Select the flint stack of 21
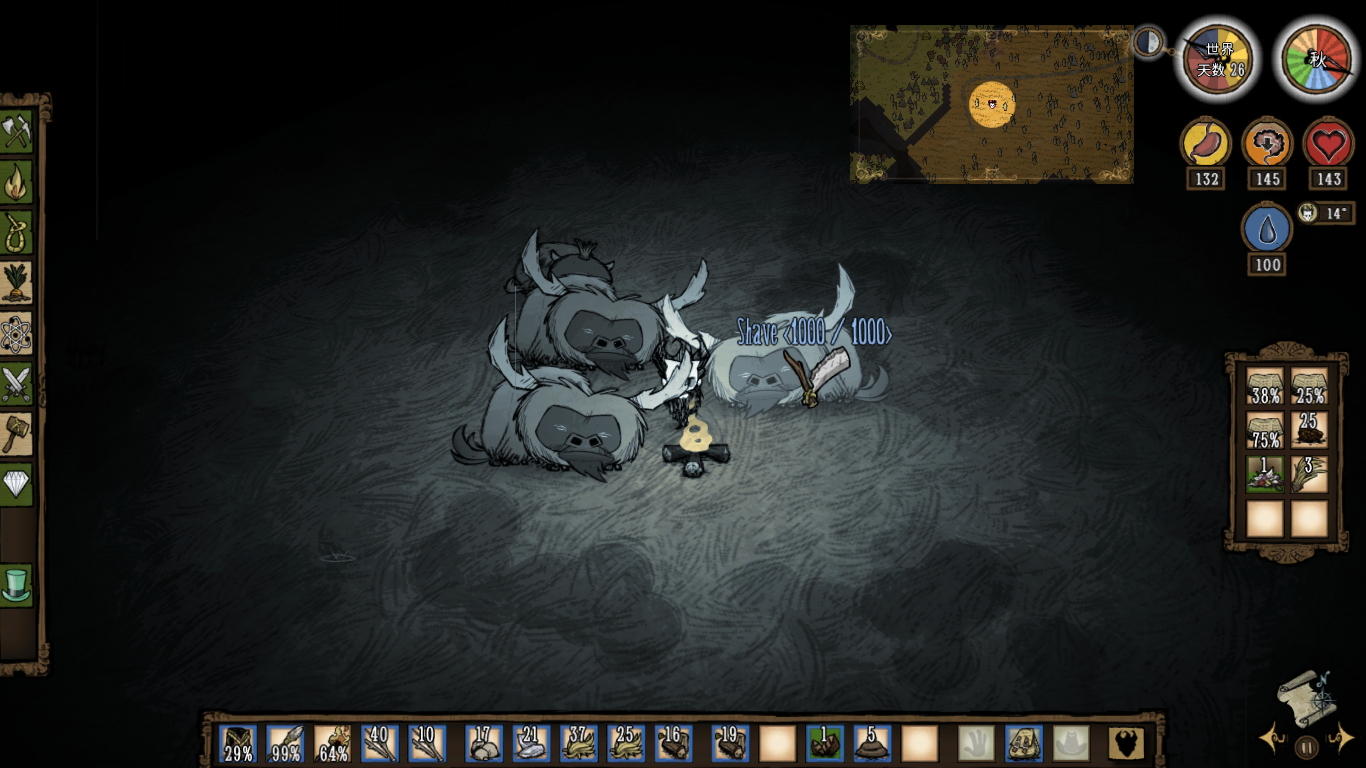 point(532,744)
